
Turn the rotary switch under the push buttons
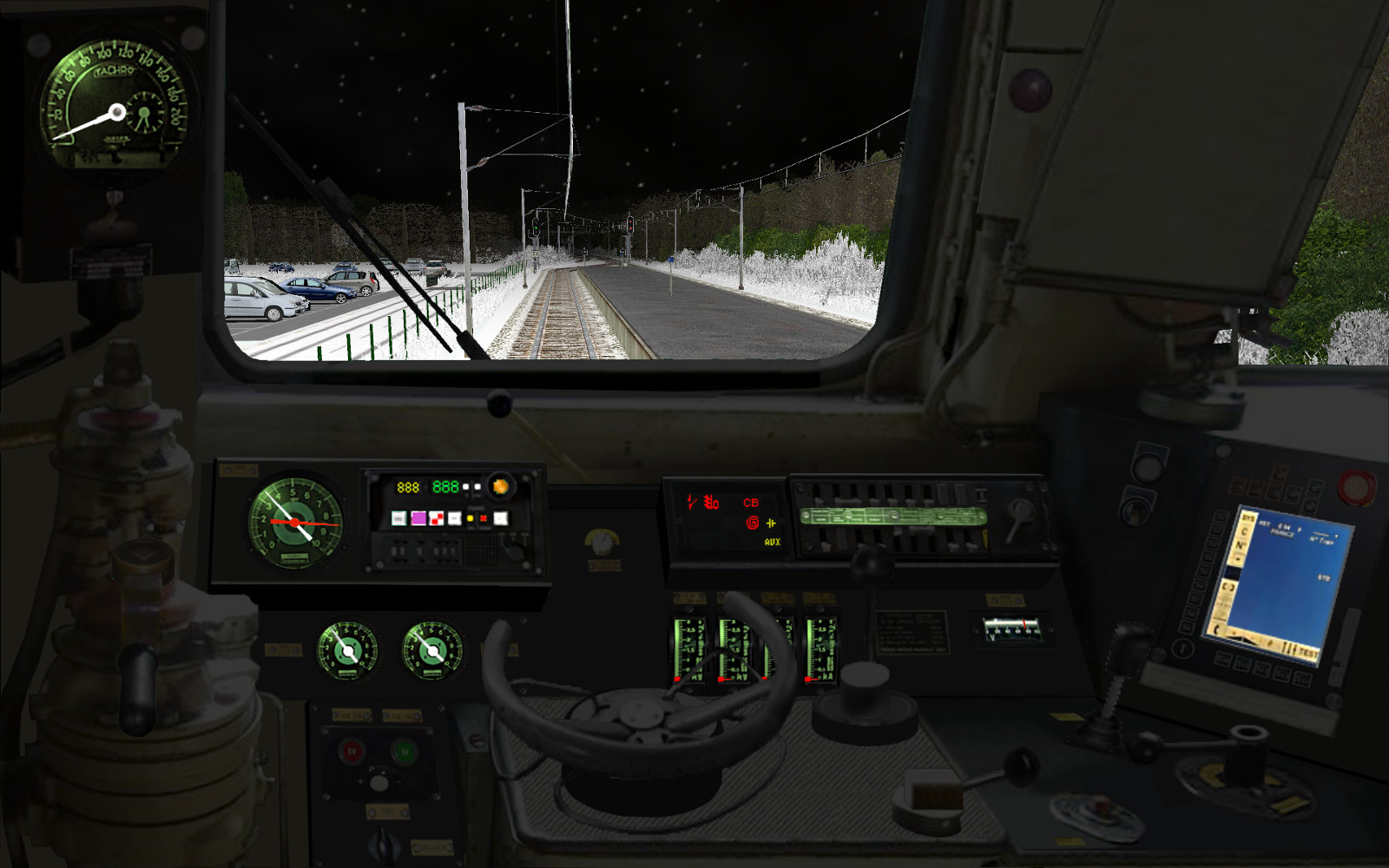click(x=382, y=843)
